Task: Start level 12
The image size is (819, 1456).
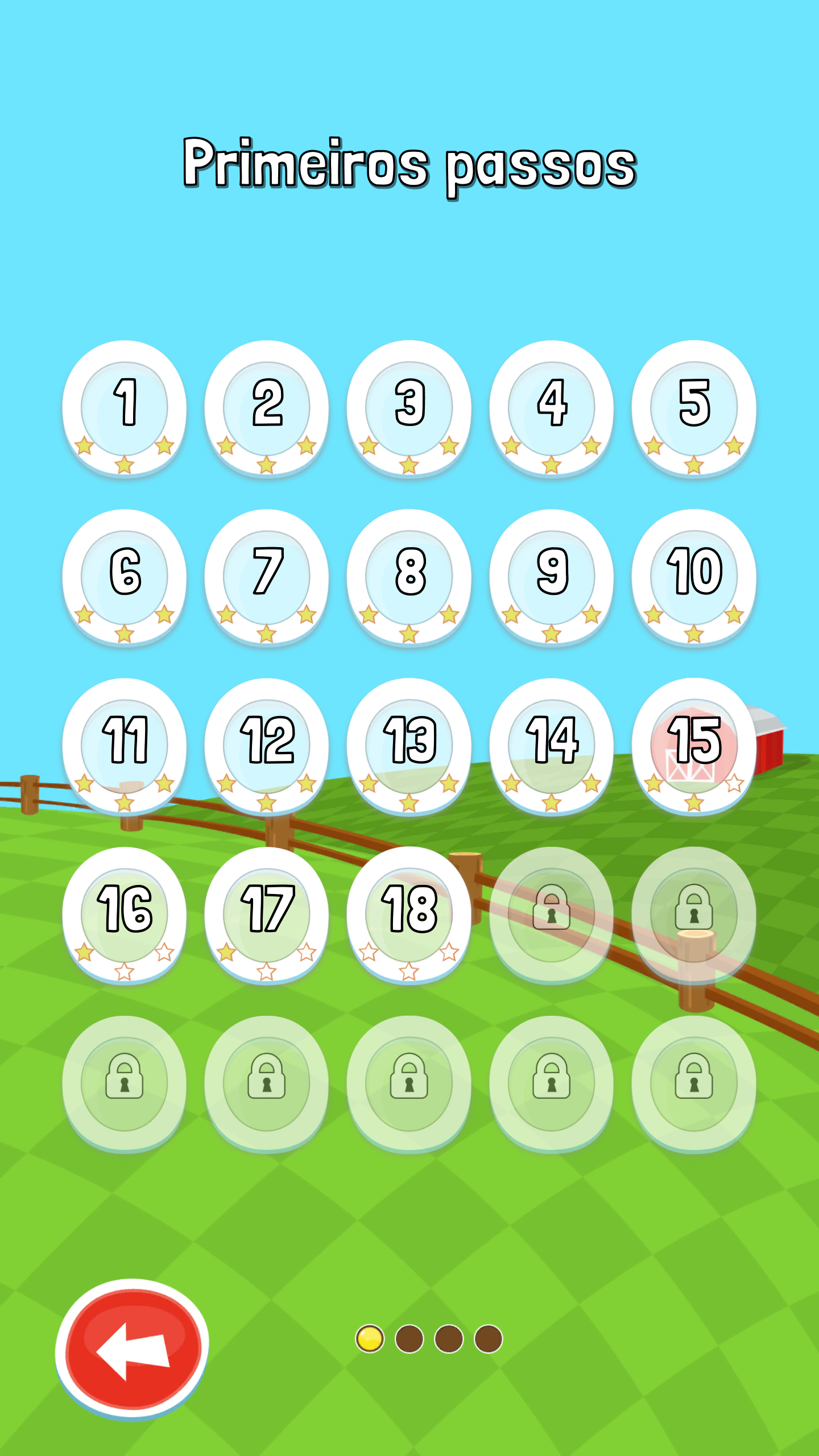Action: (267, 745)
